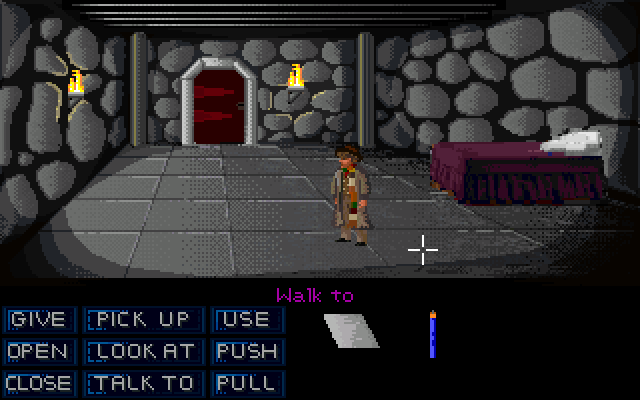Viewport: 640px width, 400px height.
Task: Choose the TALK TO verb
Action: [x=141, y=383]
